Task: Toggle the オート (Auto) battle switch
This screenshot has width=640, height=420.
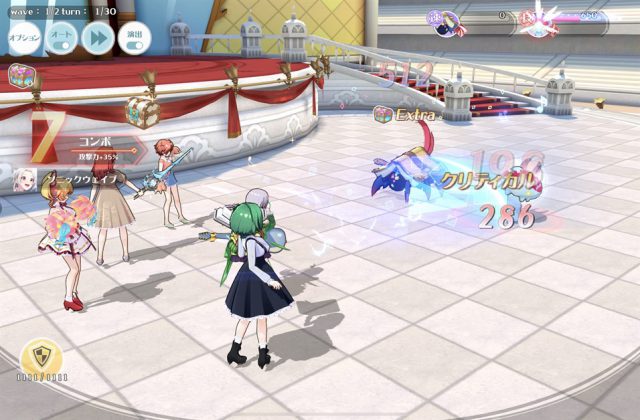Action: 61,37
